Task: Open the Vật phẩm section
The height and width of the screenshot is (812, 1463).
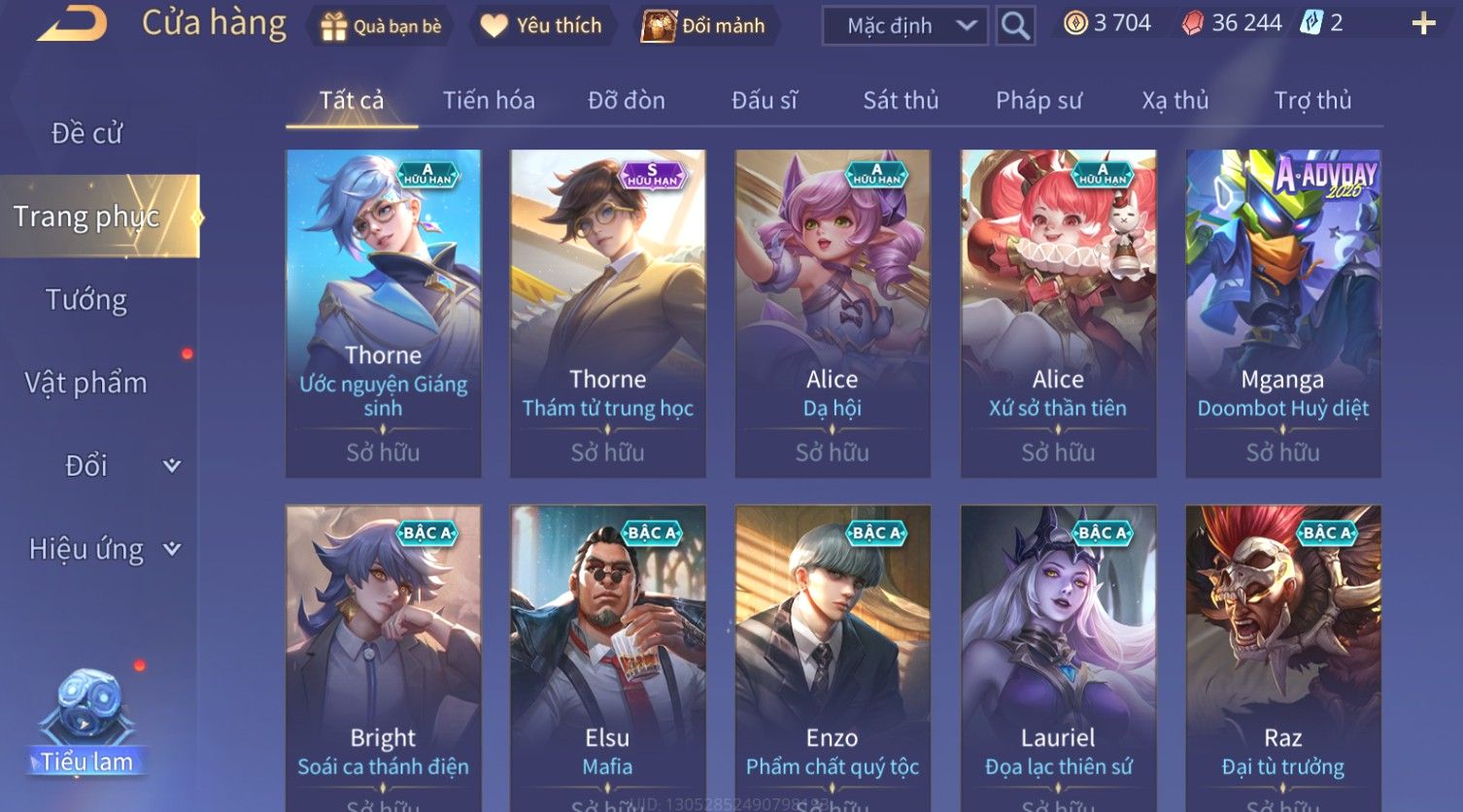Action: (x=86, y=383)
